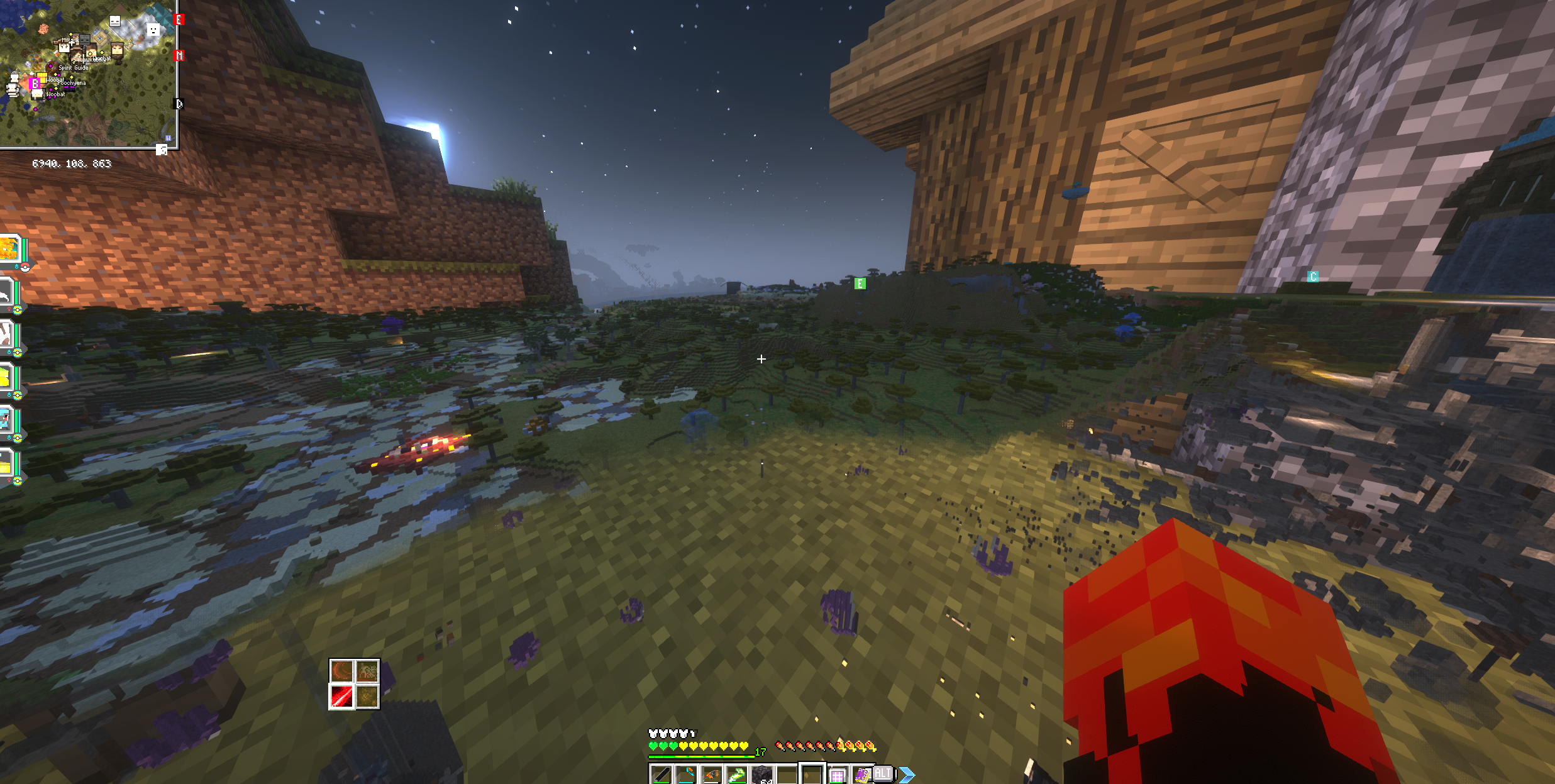Click the pink B waypoint on minimap
The image size is (1555, 784).
coord(35,83)
